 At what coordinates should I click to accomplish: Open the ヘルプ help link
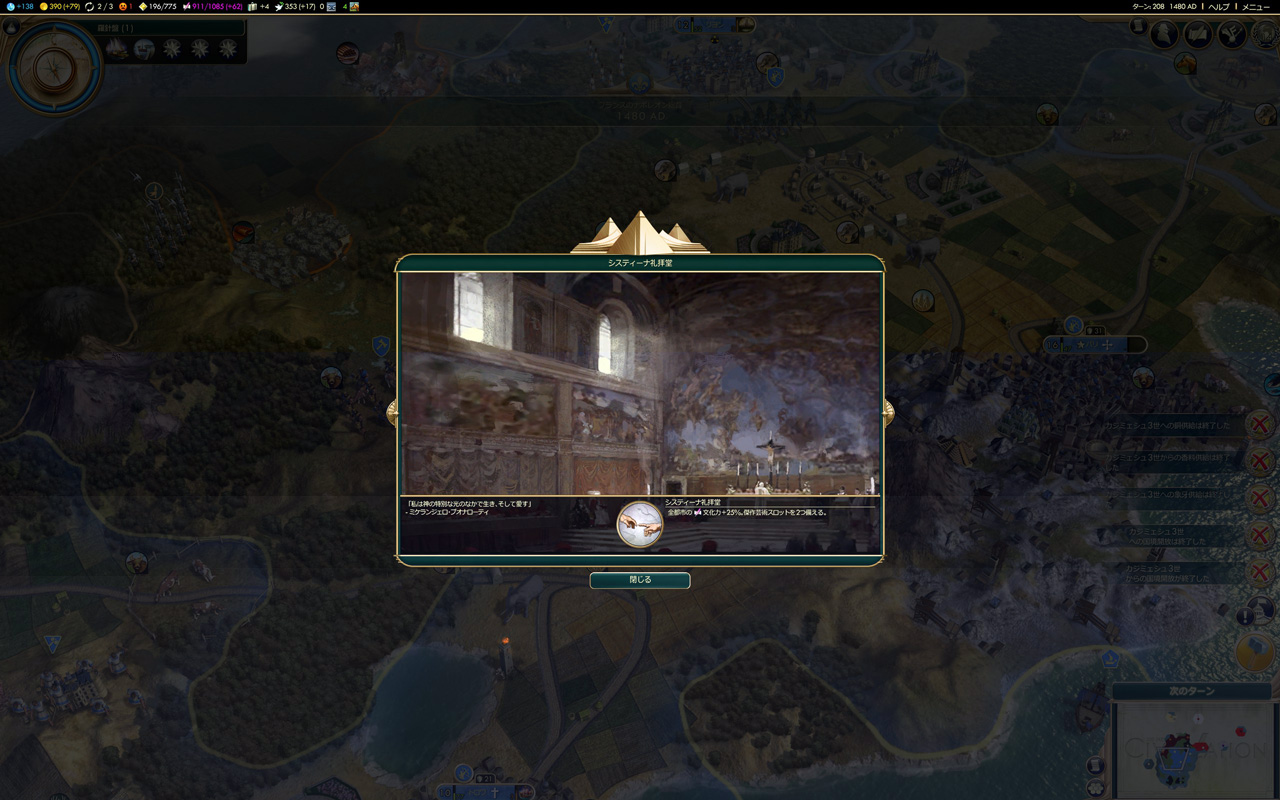click(1218, 6)
